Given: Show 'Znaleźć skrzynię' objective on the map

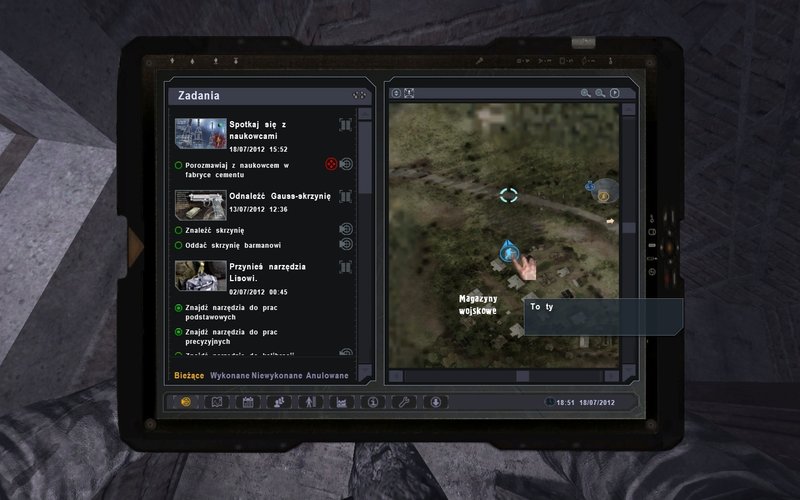Looking at the screenshot, I should [x=346, y=230].
